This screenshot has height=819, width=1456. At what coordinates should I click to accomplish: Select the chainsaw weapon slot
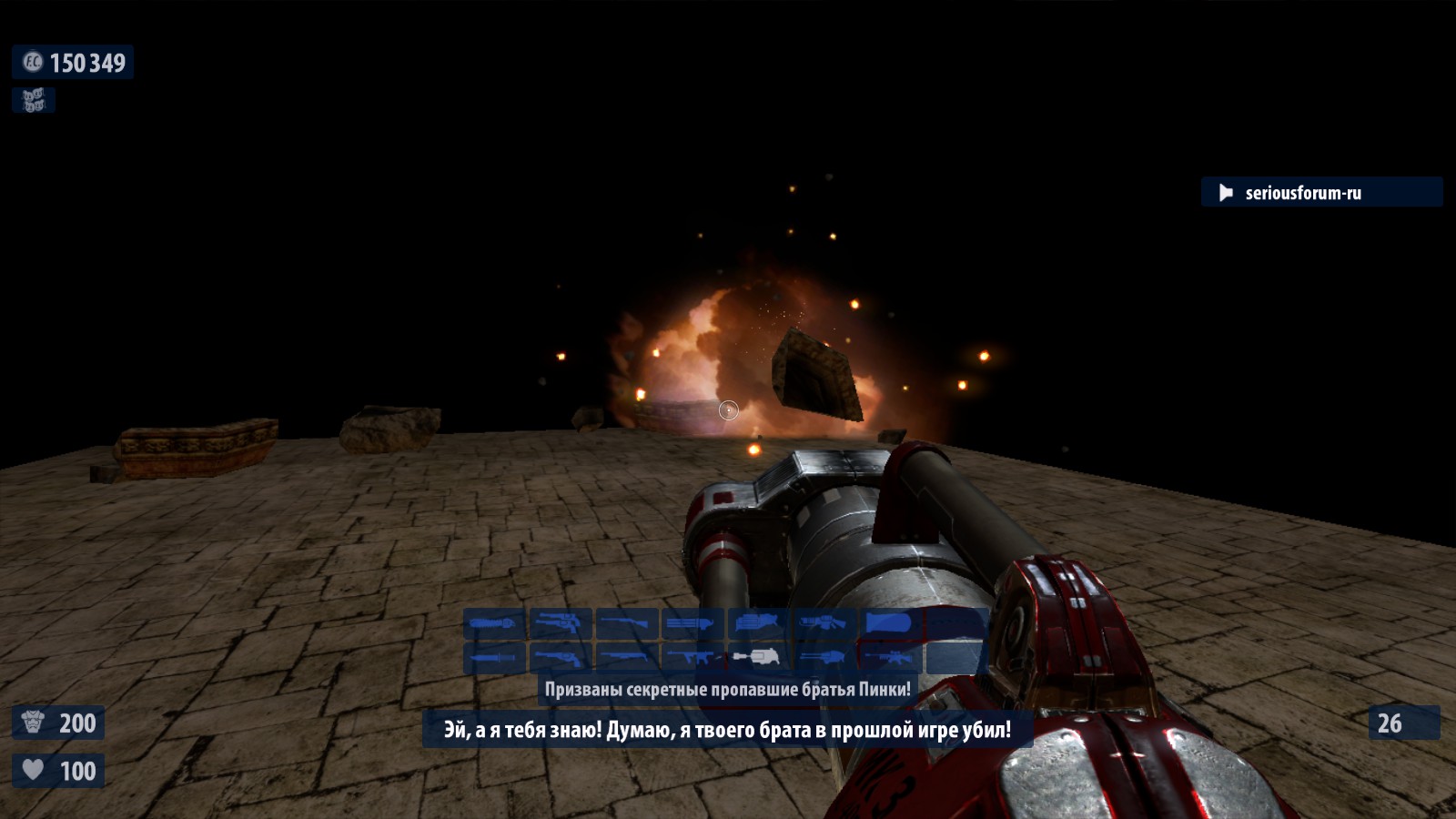[495, 624]
